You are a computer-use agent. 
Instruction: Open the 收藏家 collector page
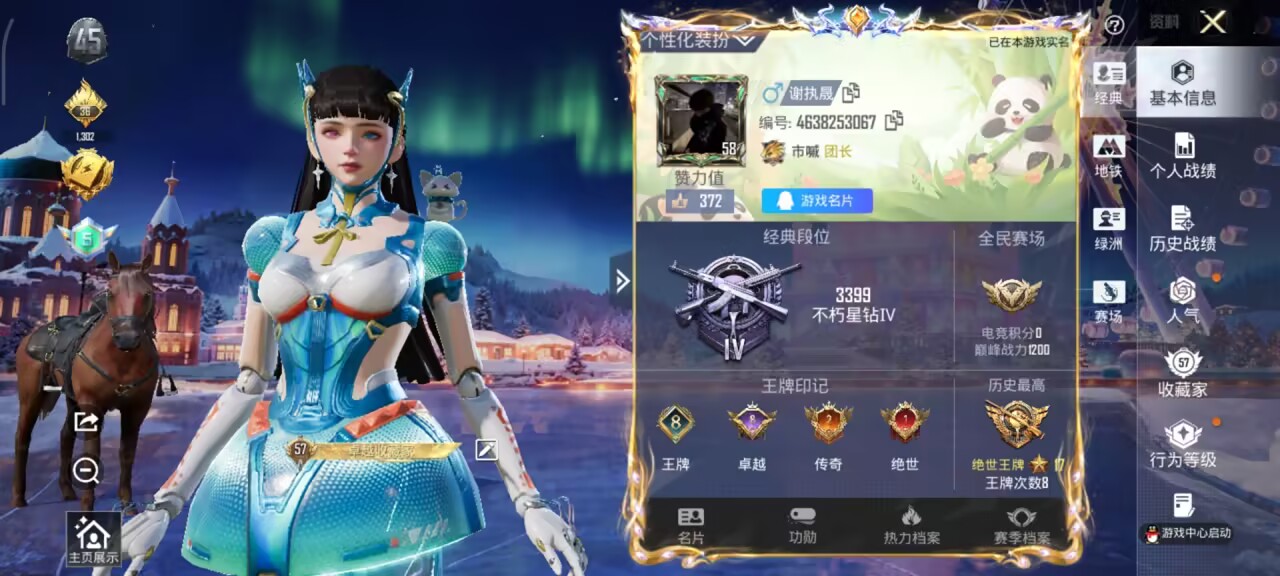(1182, 374)
